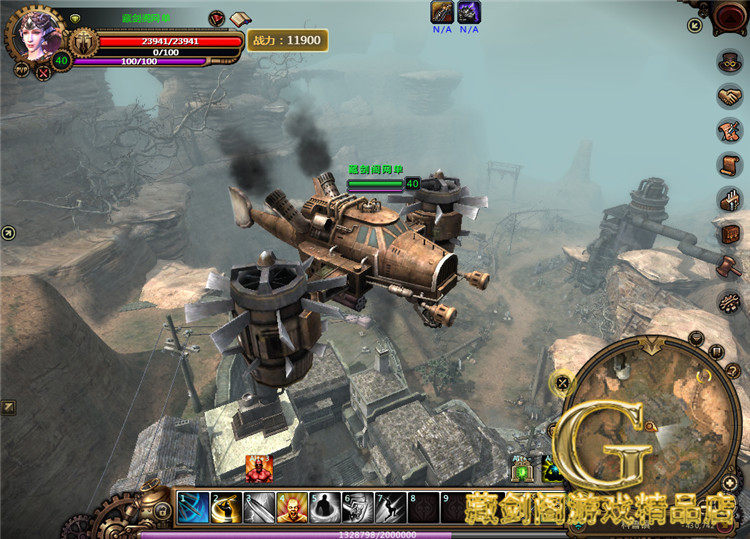This screenshot has width=750, height=539.
Task: Activate the bald warrior skill in slot 4
Action: [x=292, y=508]
